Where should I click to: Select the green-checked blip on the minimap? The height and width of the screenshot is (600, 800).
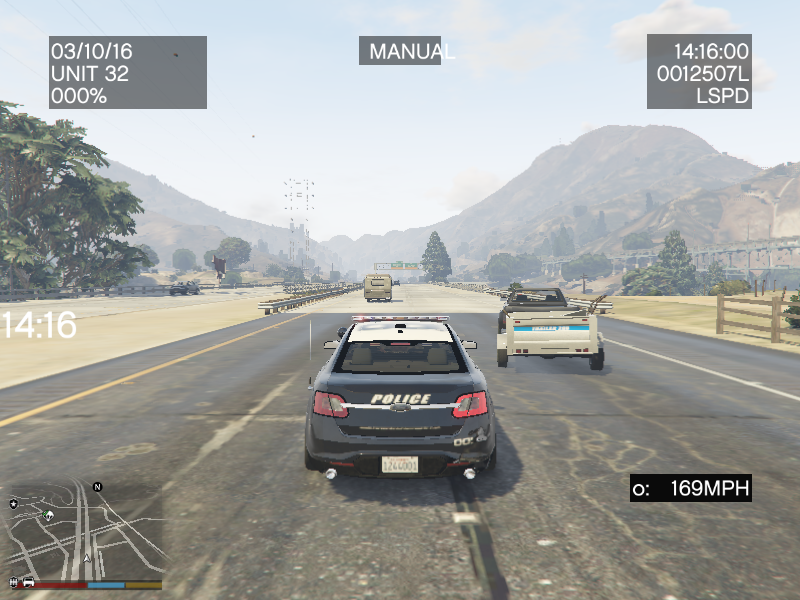48,516
